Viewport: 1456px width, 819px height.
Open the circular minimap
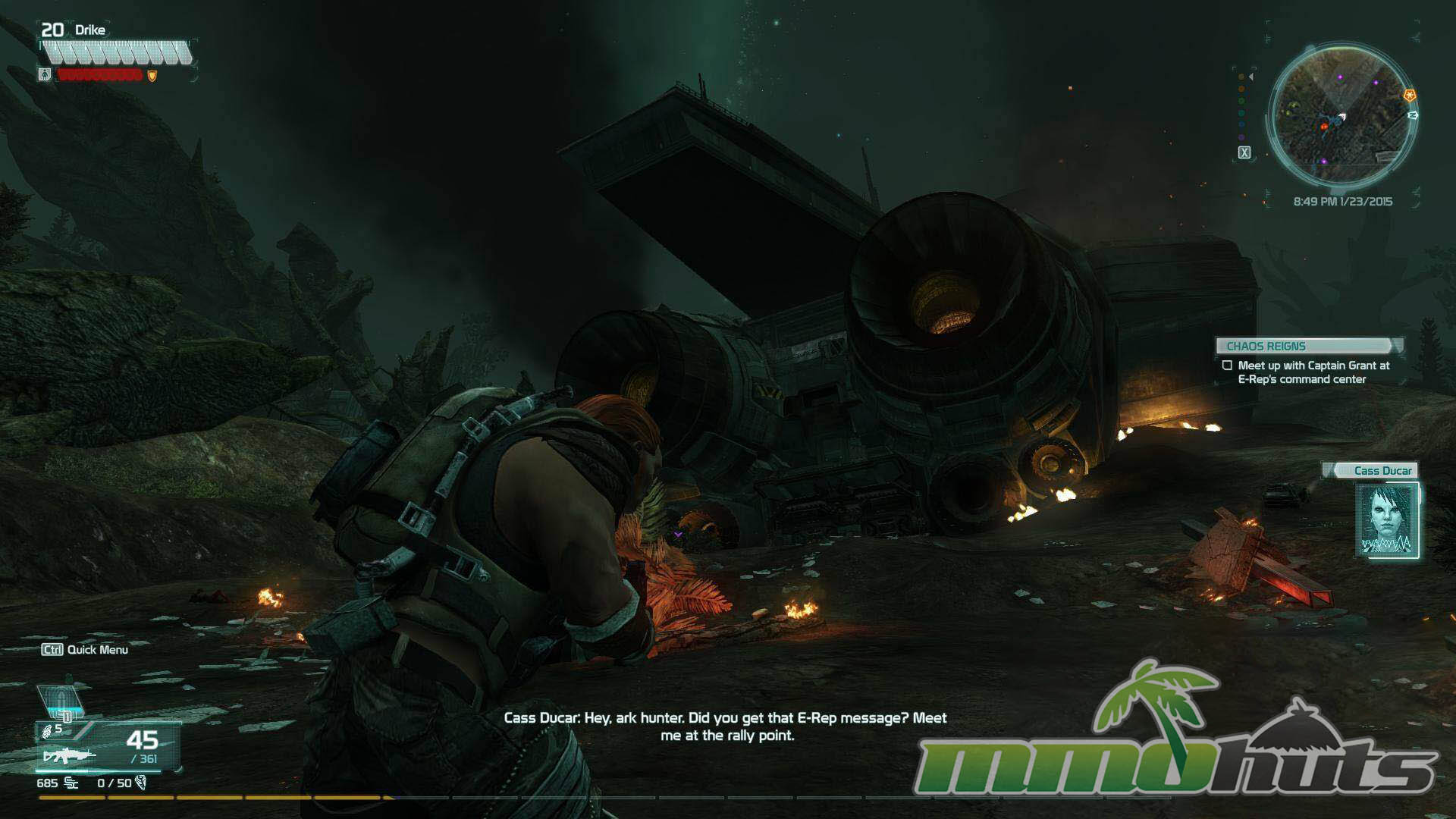1340,115
